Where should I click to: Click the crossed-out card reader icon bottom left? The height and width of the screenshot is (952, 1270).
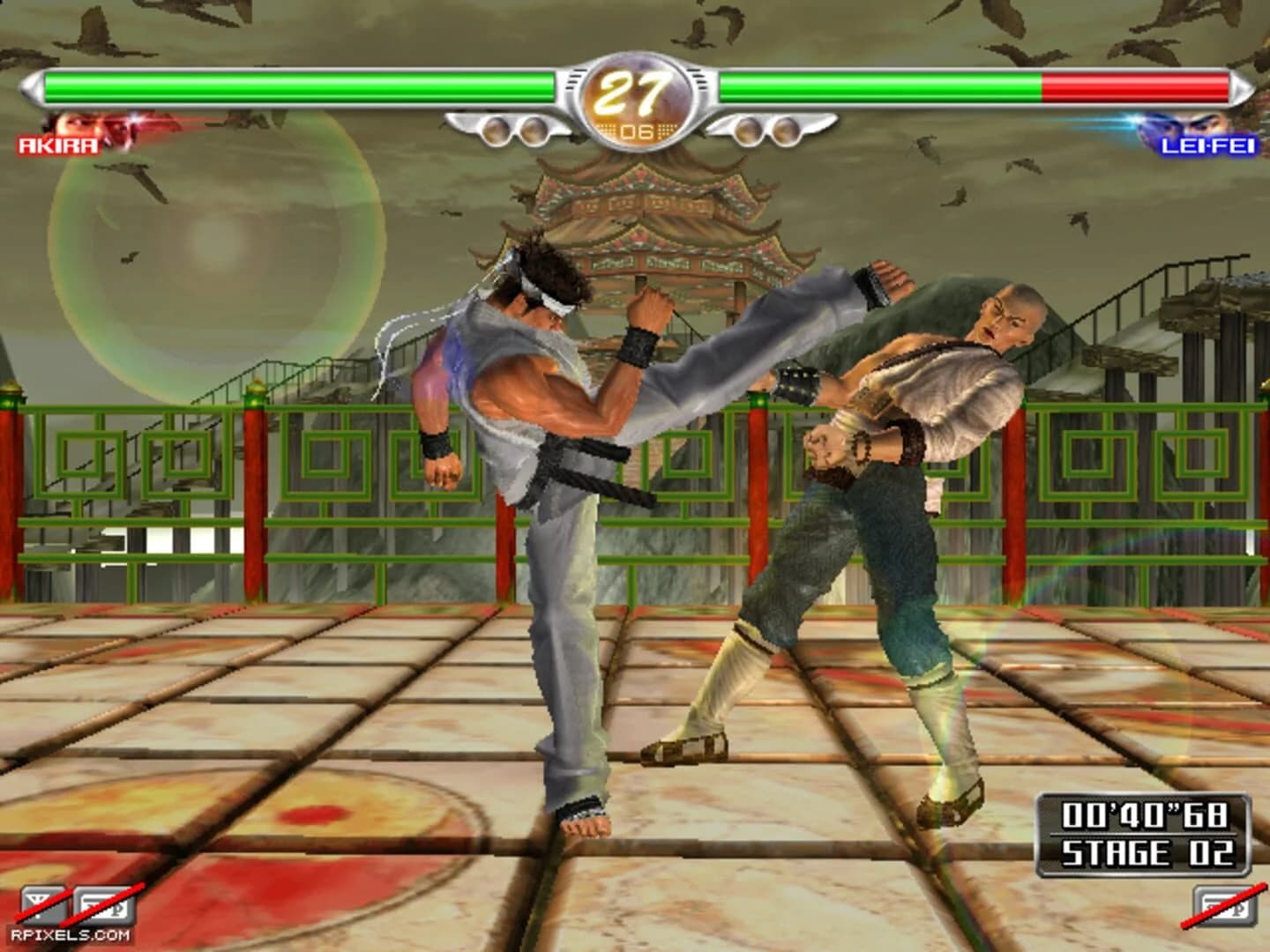[x=104, y=904]
